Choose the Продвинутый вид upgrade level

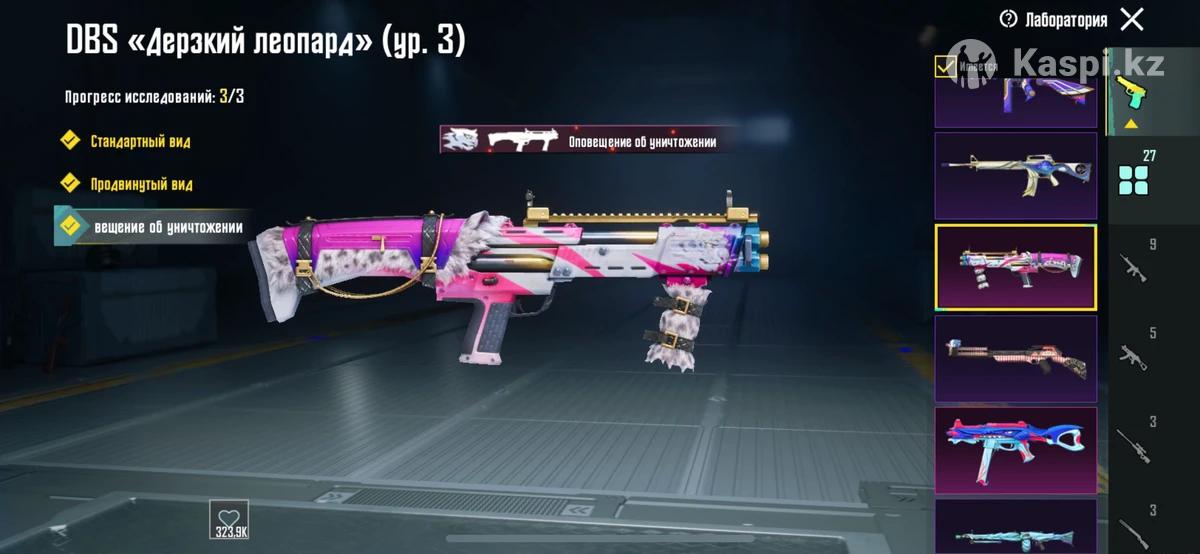(140, 184)
